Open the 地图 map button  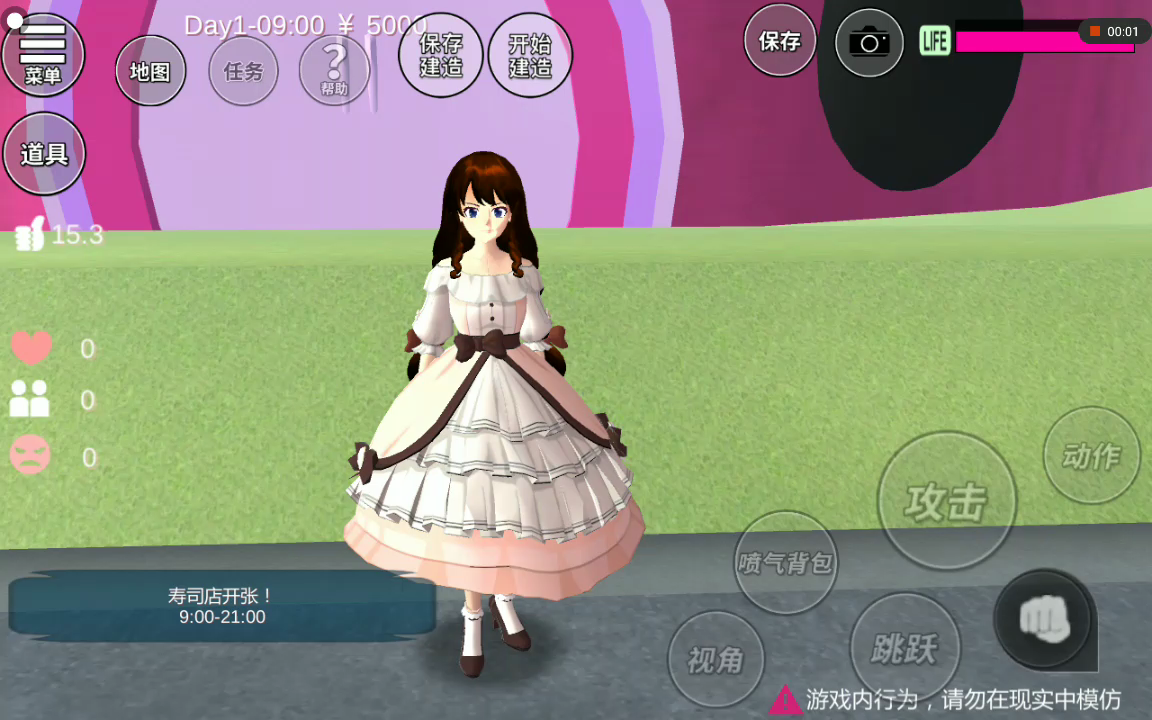tap(150, 71)
